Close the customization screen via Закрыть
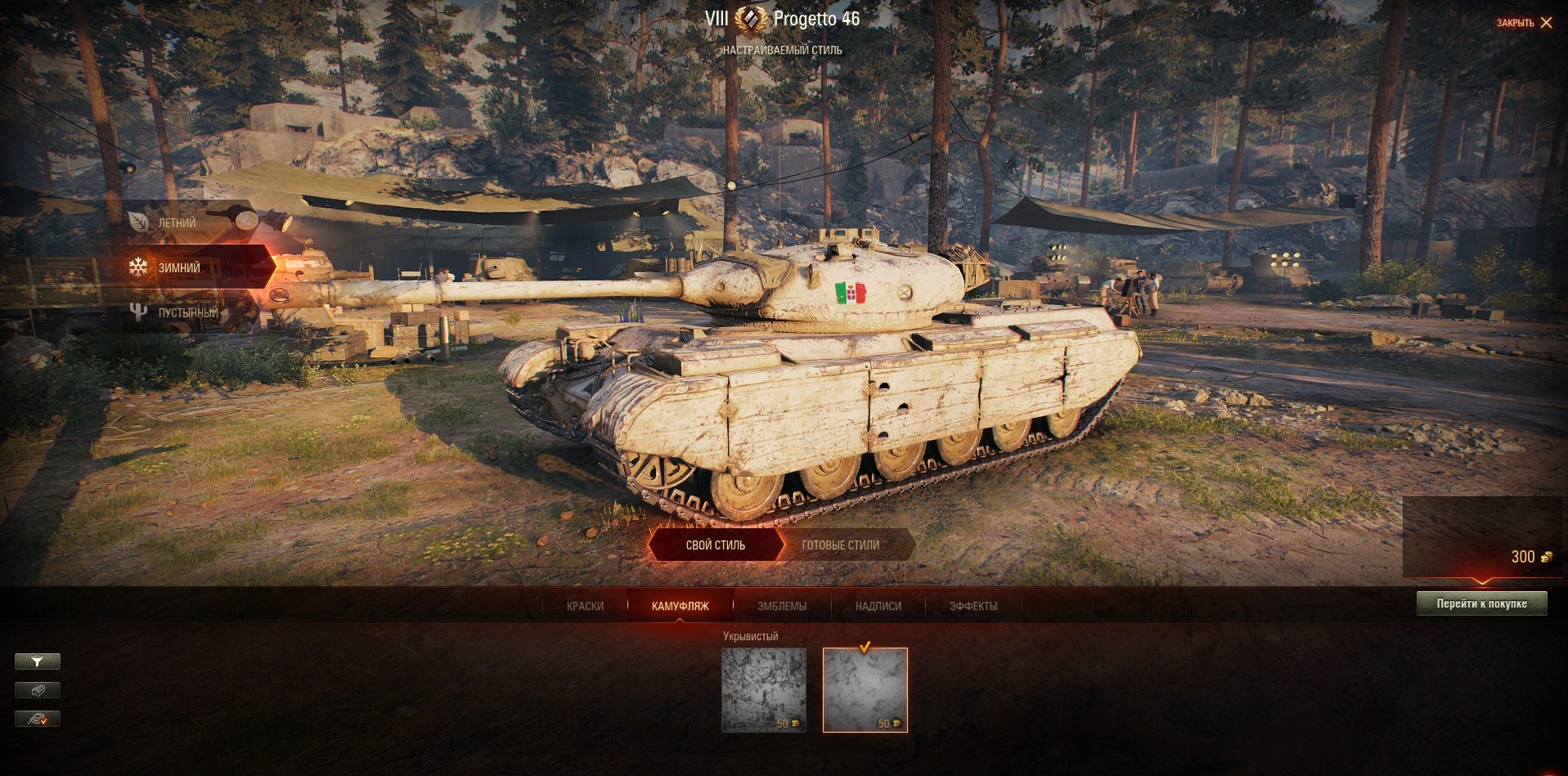Image resolution: width=1568 pixels, height=776 pixels. [x=1524, y=23]
